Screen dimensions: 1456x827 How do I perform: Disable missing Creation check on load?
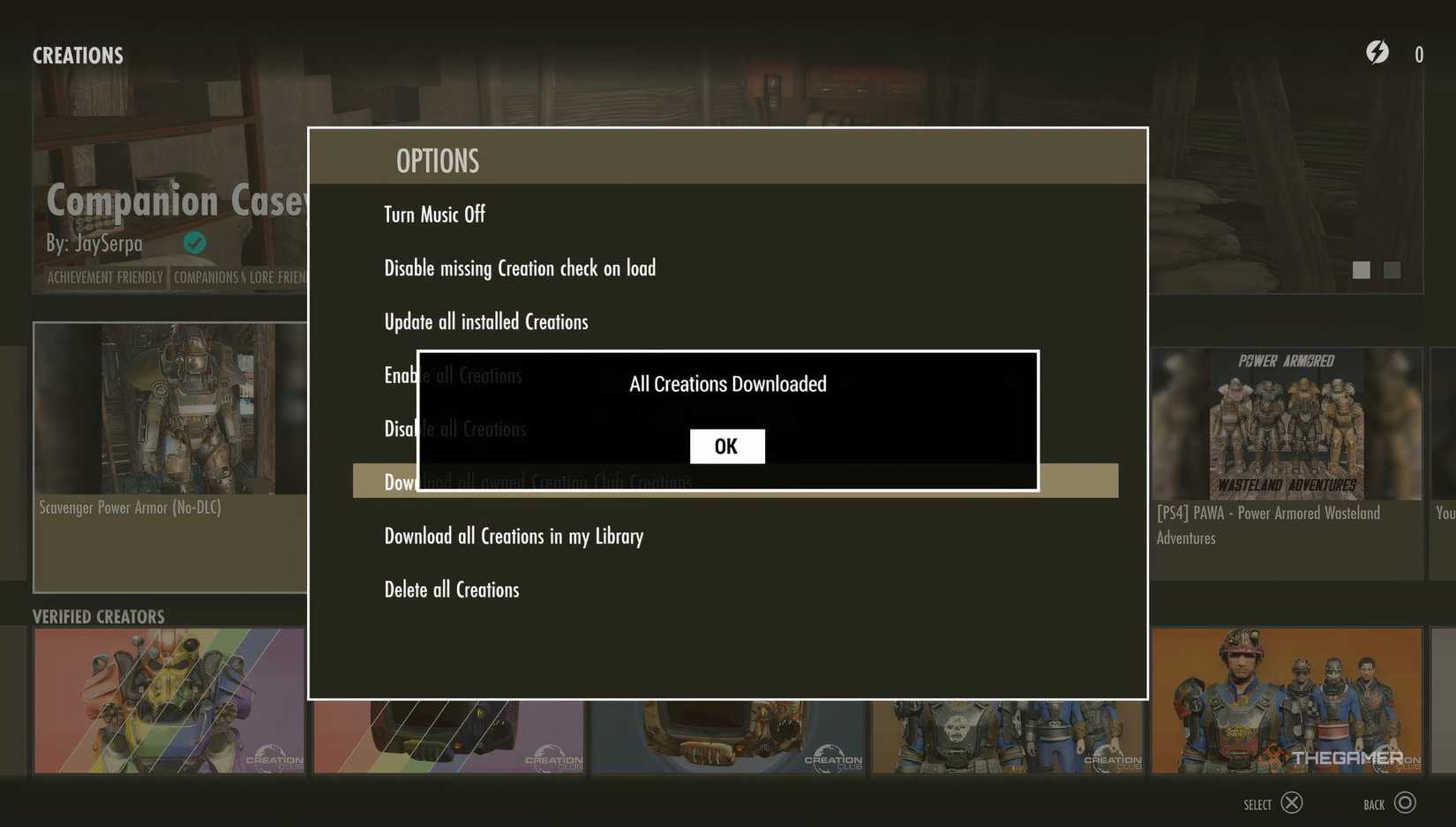tap(520, 267)
